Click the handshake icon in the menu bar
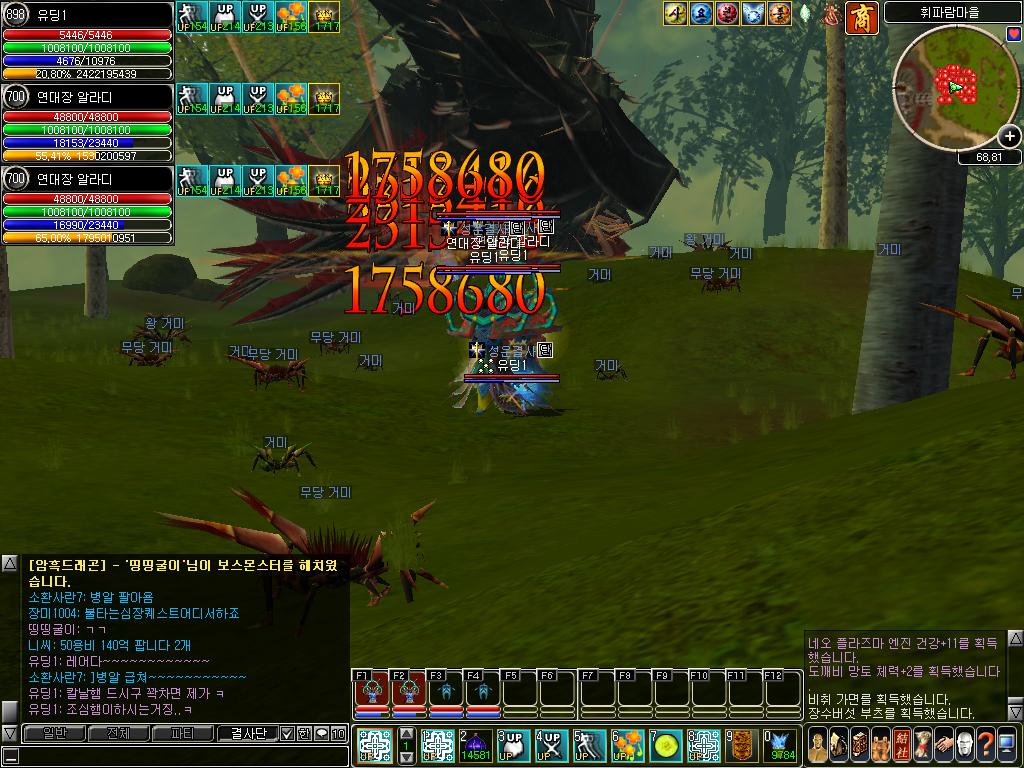 click(944, 744)
